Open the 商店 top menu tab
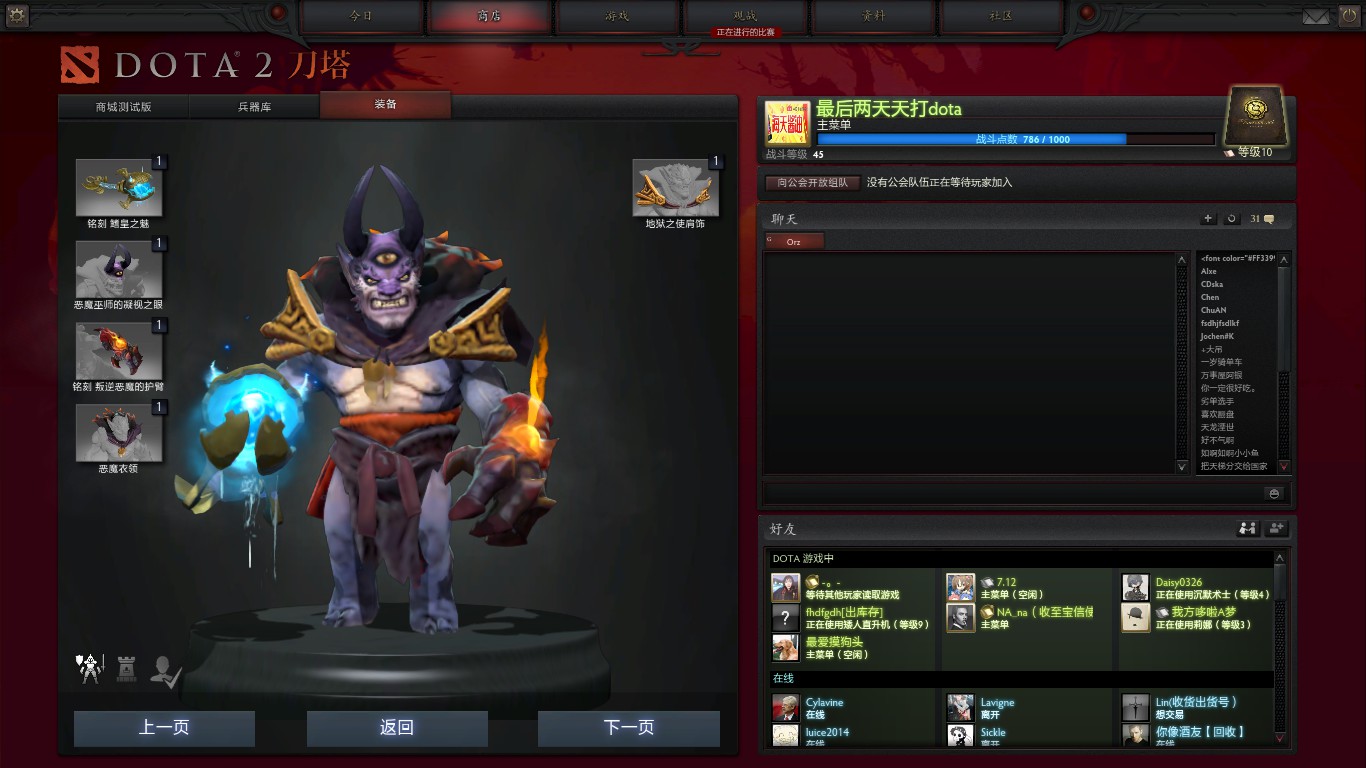Screen dimensions: 1366x768 click(x=490, y=16)
